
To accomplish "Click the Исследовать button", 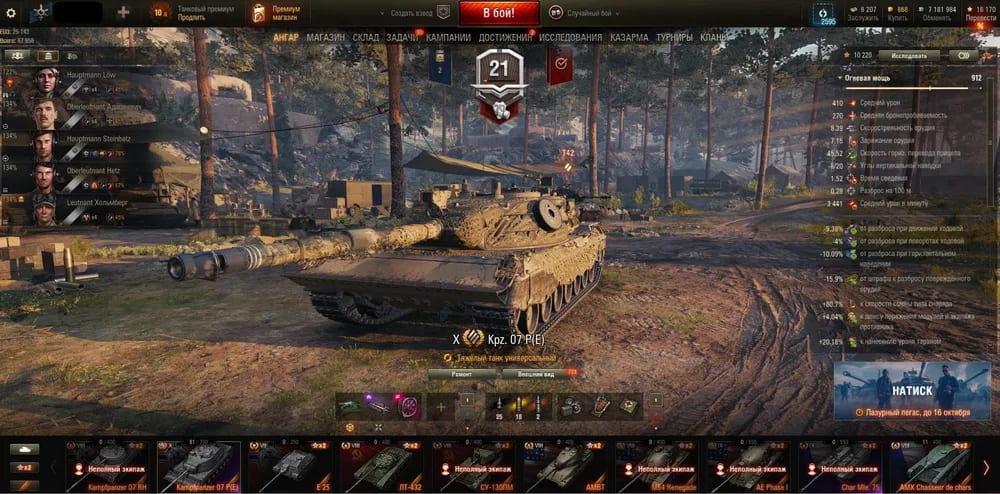I will [x=908, y=56].
